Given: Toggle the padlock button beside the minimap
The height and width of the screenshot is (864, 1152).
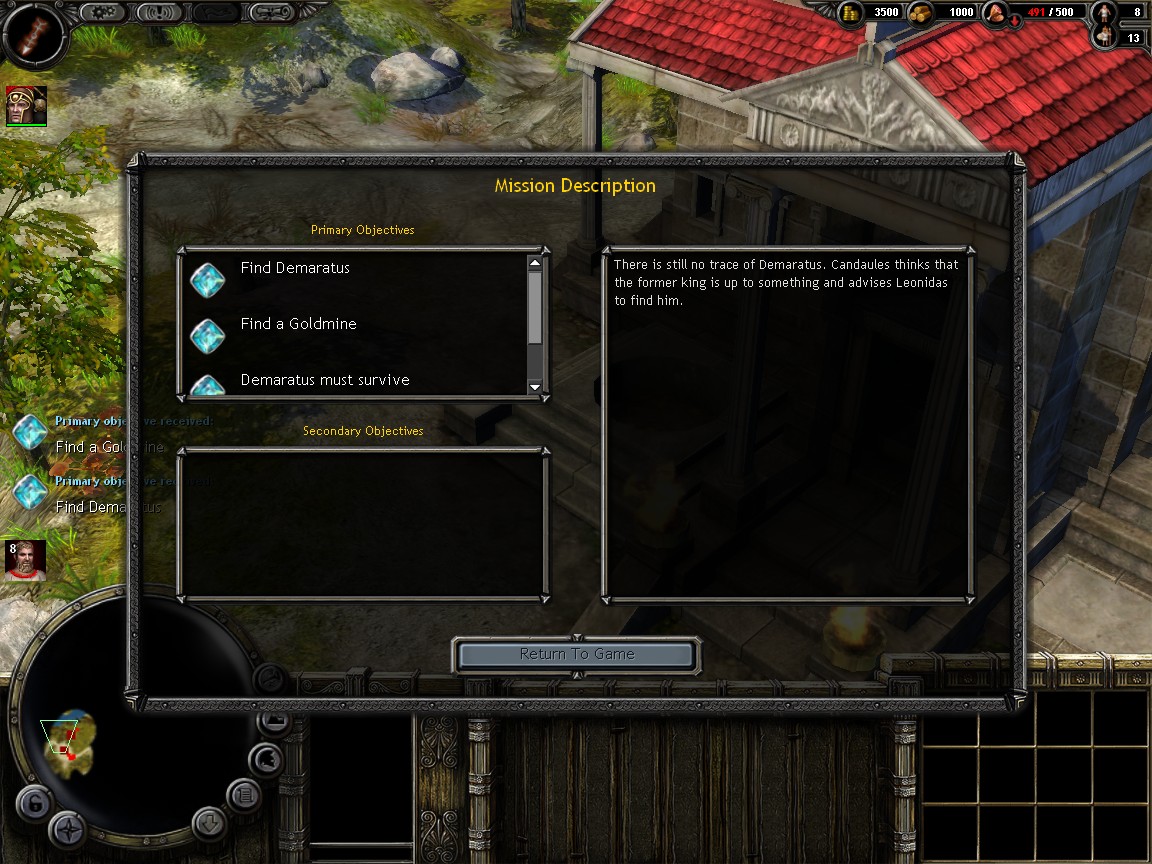Looking at the screenshot, I should [33, 803].
